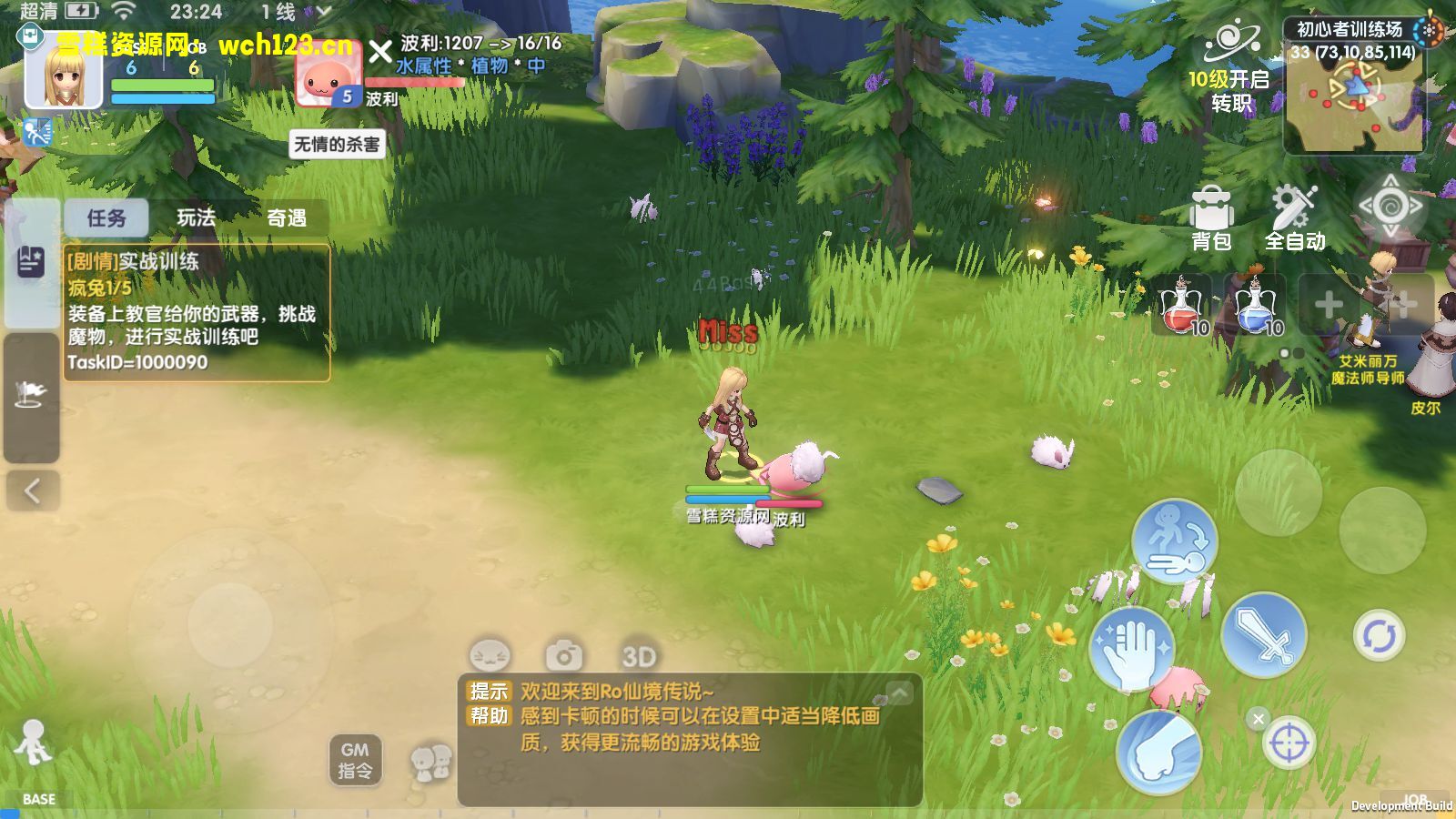Image resolution: width=1456 pixels, height=819 pixels.
Task: Collapse the left side panel arrow
Action: pyautogui.click(x=32, y=491)
